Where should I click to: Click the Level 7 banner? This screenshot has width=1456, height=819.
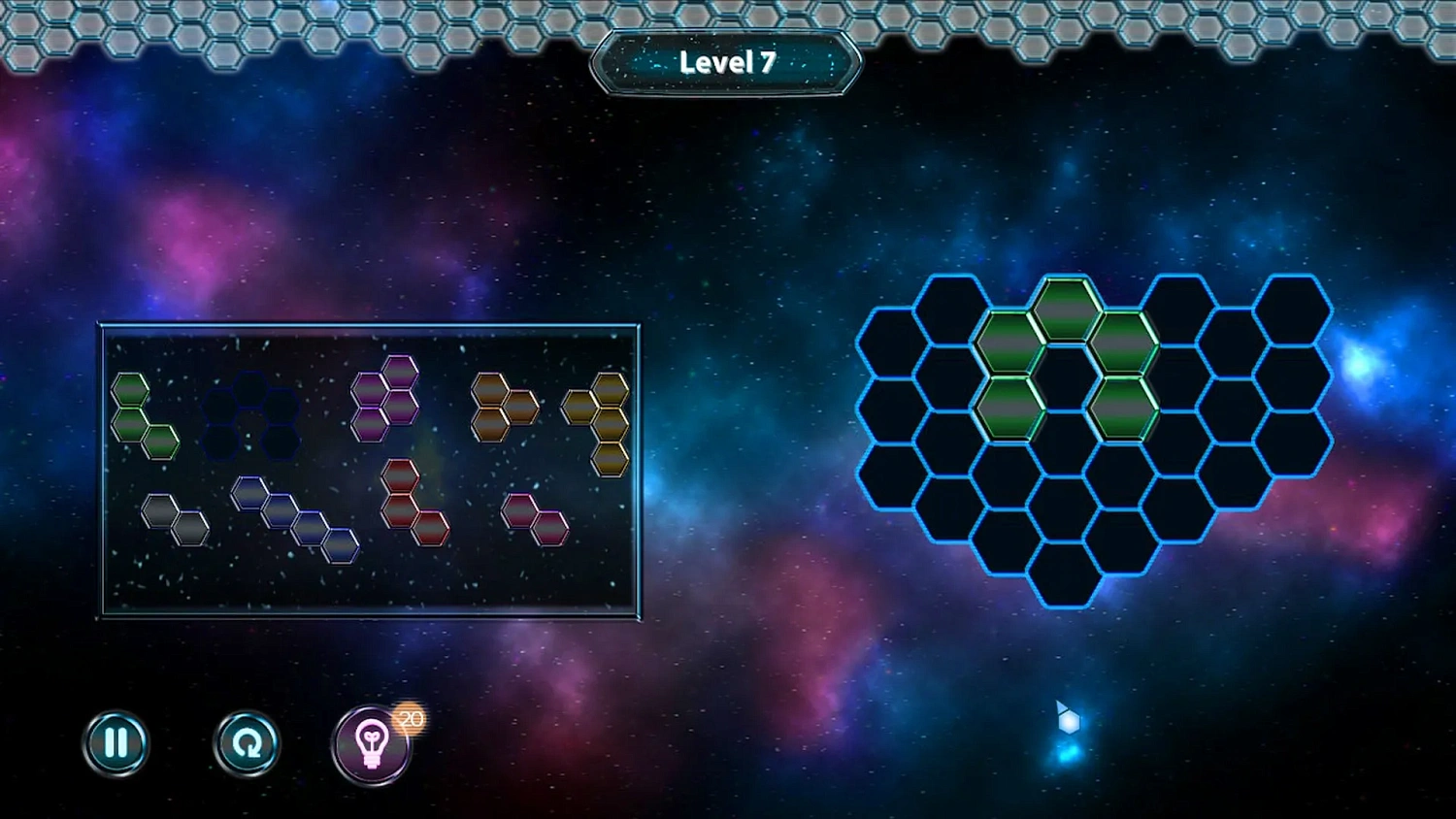click(x=726, y=61)
